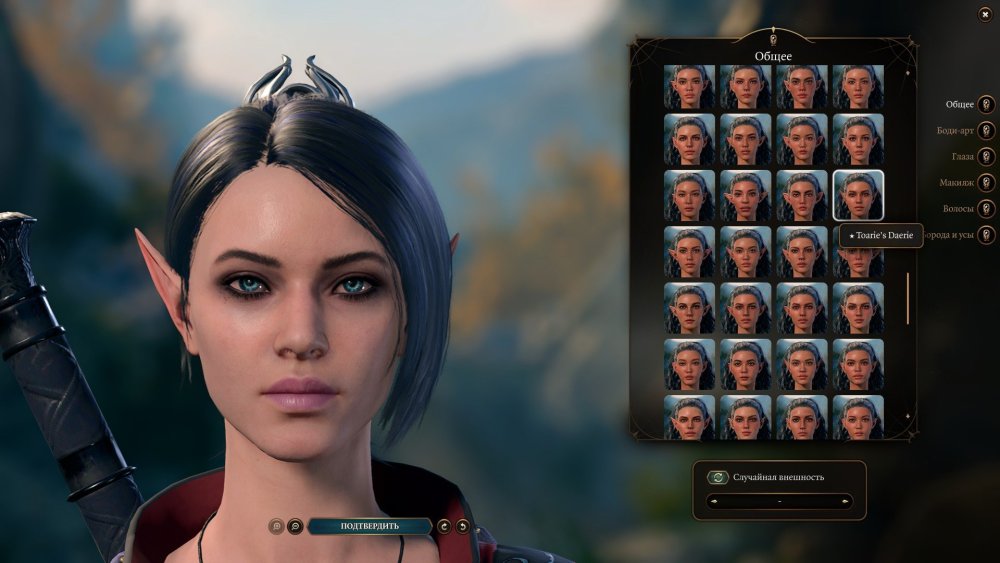Randomize look with Случайная внешность button
Viewport: 1000px width, 563px height.
717,477
